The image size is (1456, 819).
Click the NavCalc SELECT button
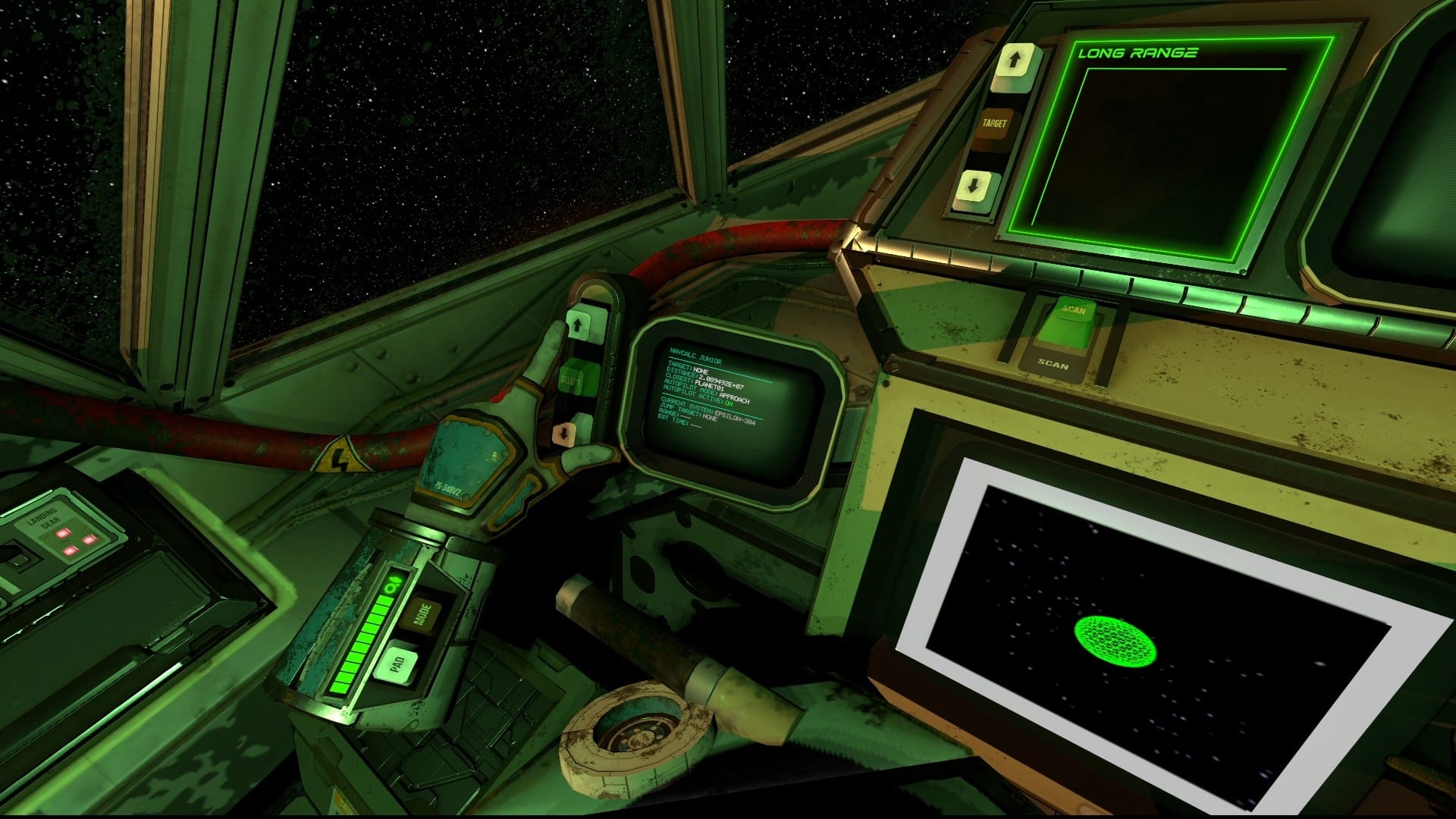pos(572,378)
